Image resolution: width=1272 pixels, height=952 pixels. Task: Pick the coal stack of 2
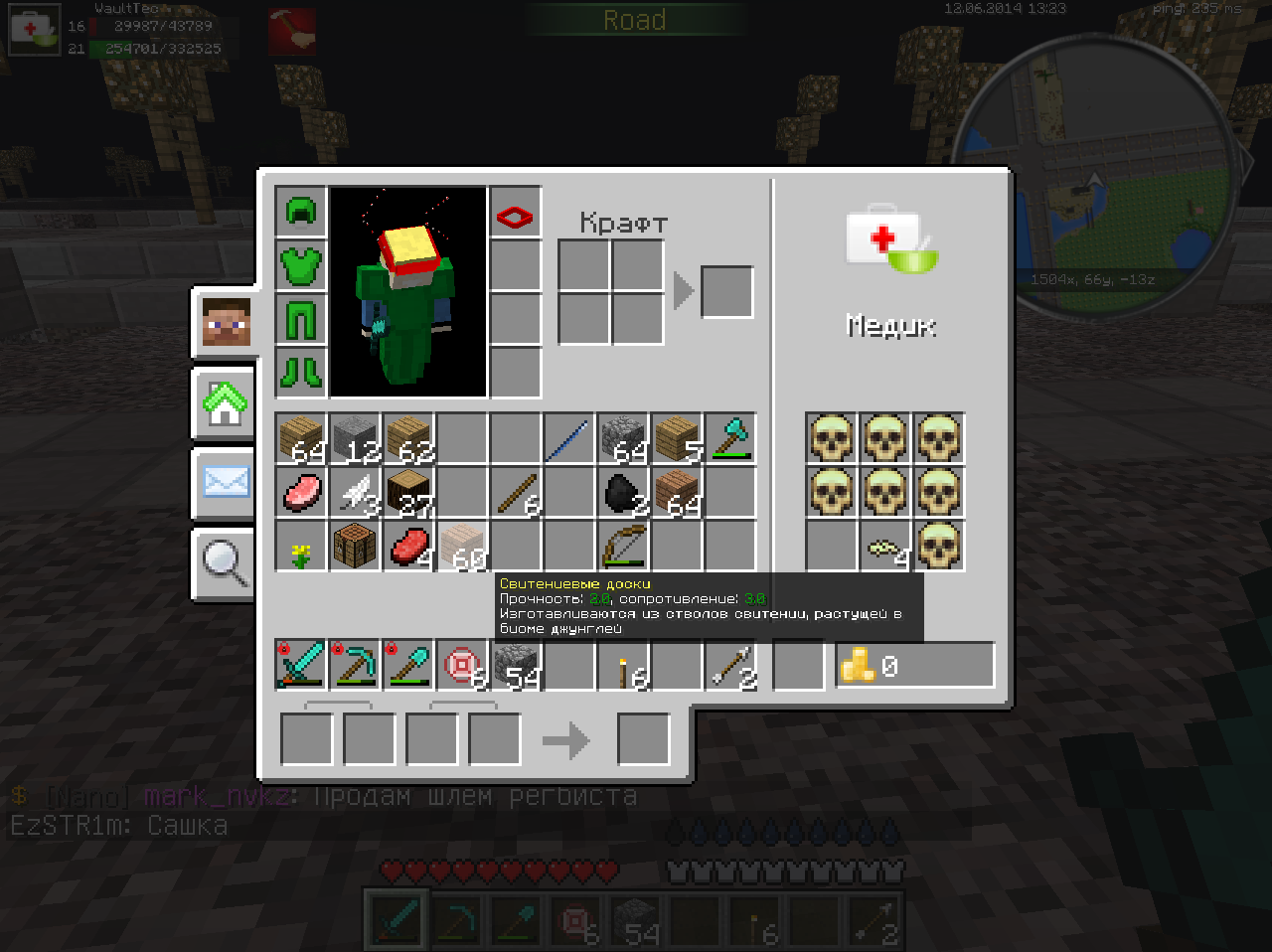[x=623, y=492]
